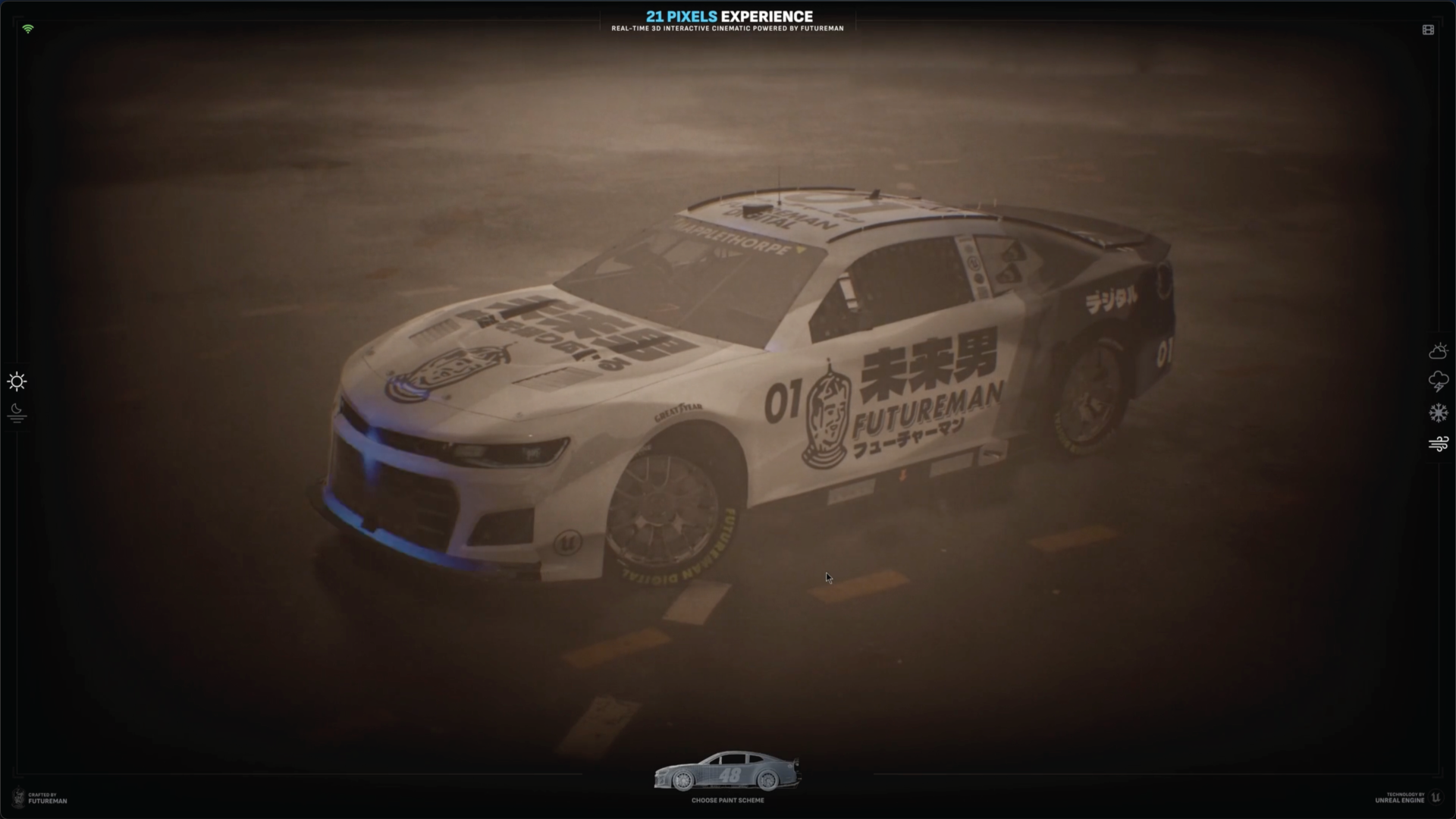Enable the wind weather effect
The height and width of the screenshot is (819, 1456).
(x=1438, y=444)
